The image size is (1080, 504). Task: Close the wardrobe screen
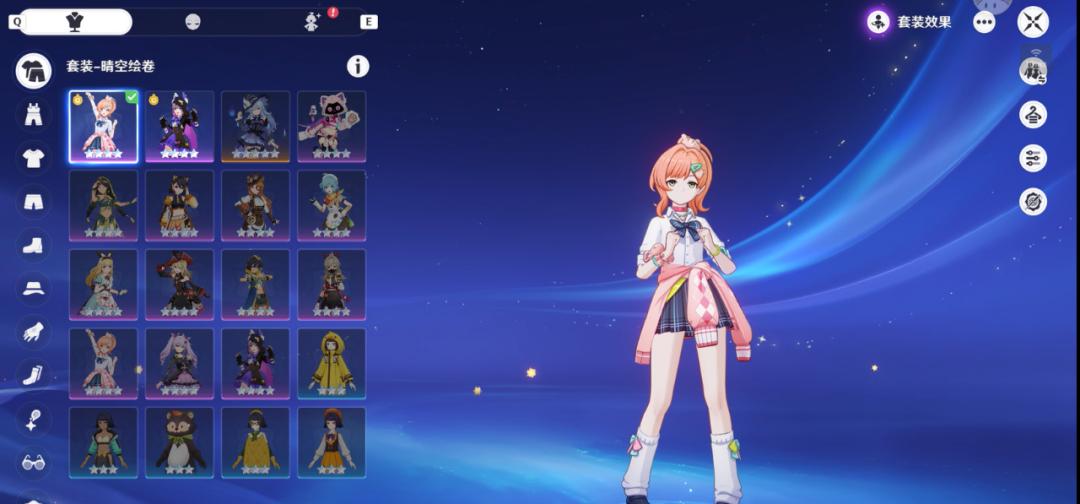pos(1033,22)
